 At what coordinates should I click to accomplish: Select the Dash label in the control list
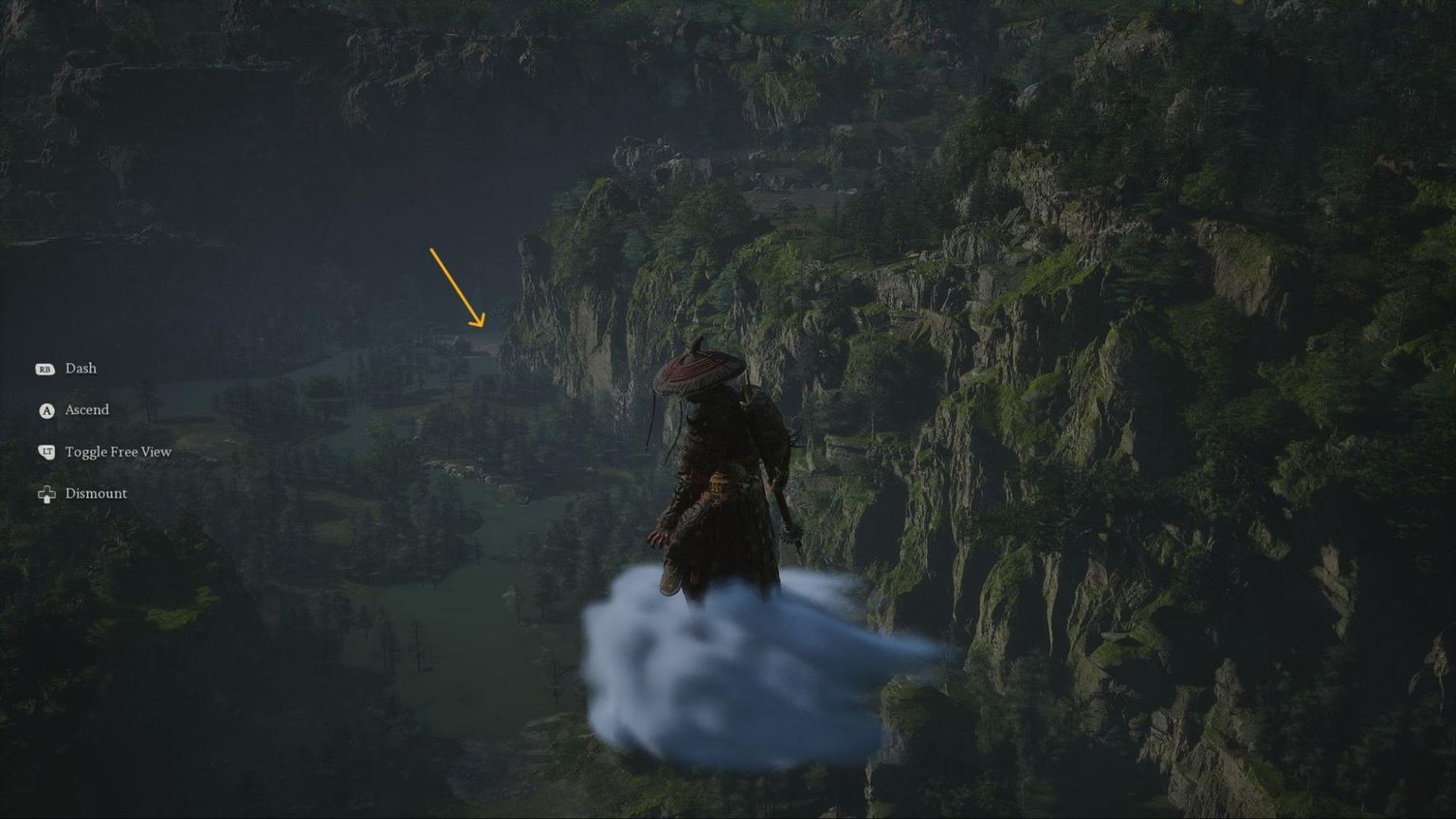pos(80,368)
